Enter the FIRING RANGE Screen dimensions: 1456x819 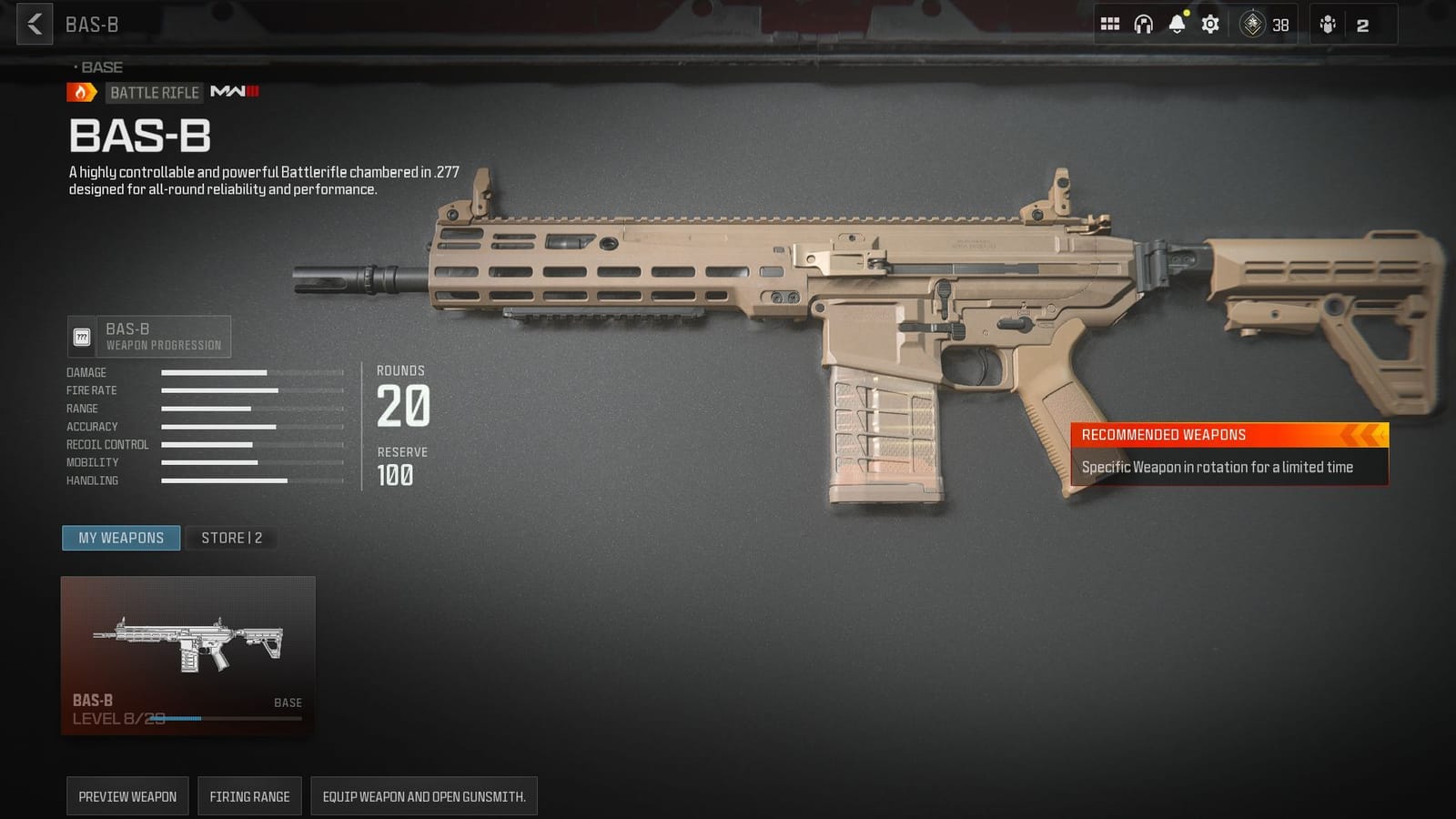coord(249,795)
